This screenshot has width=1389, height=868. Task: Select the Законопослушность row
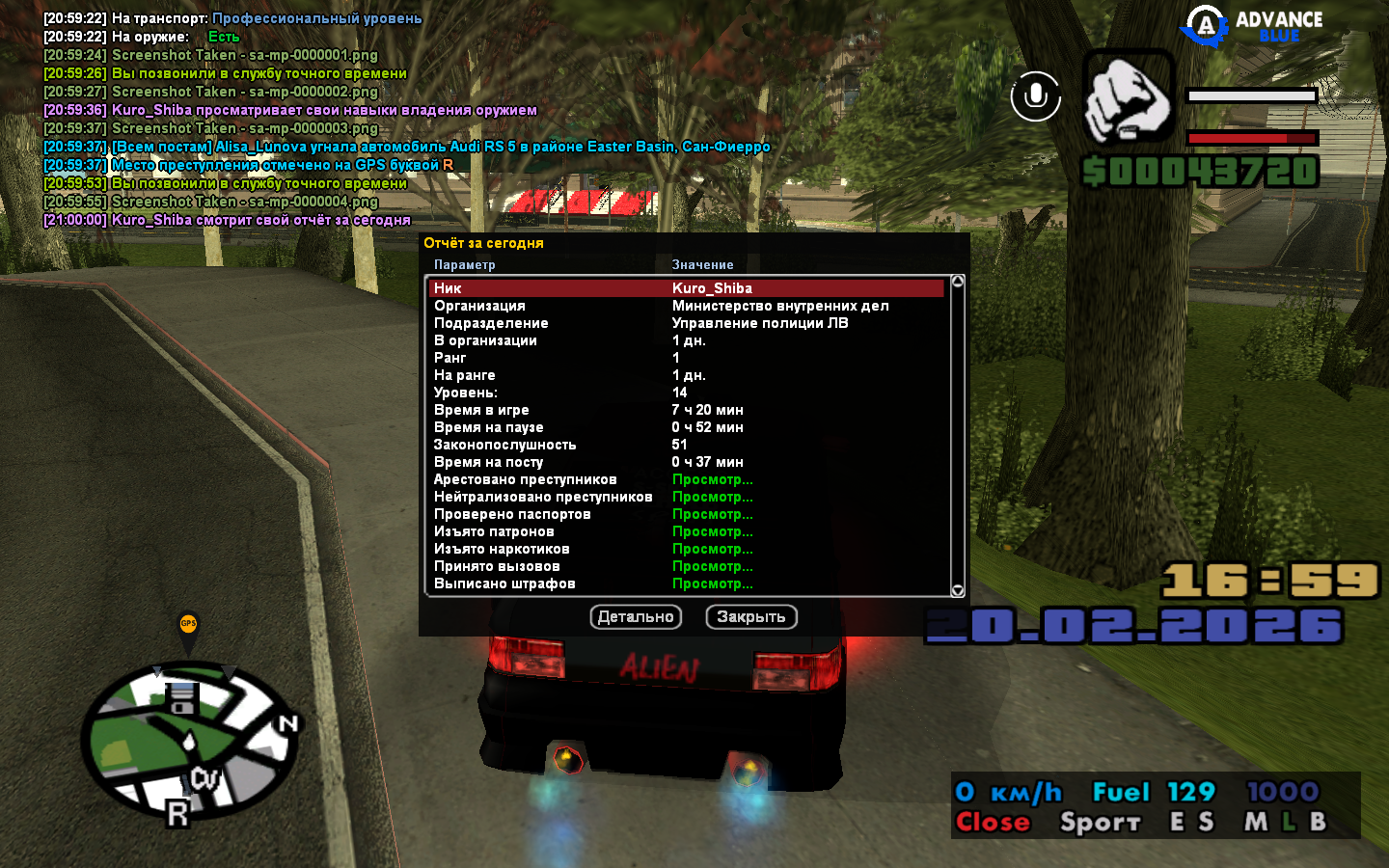686,445
